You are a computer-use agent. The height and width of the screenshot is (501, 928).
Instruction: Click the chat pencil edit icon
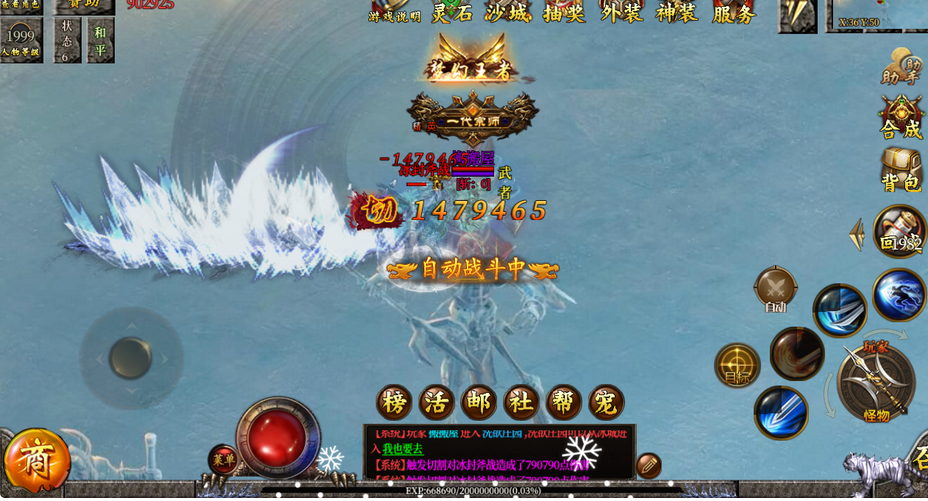(649, 464)
